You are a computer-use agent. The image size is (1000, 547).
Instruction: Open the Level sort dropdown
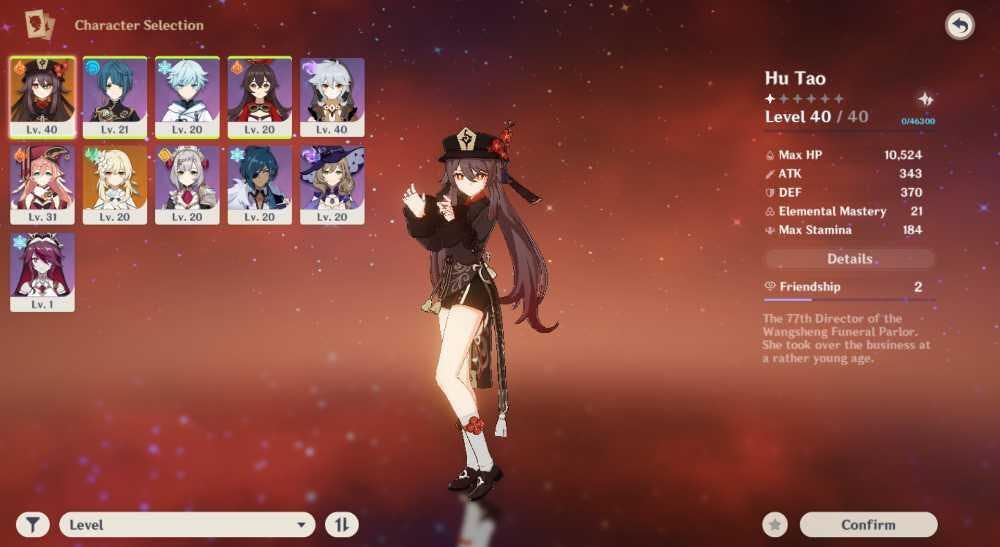coord(187,524)
